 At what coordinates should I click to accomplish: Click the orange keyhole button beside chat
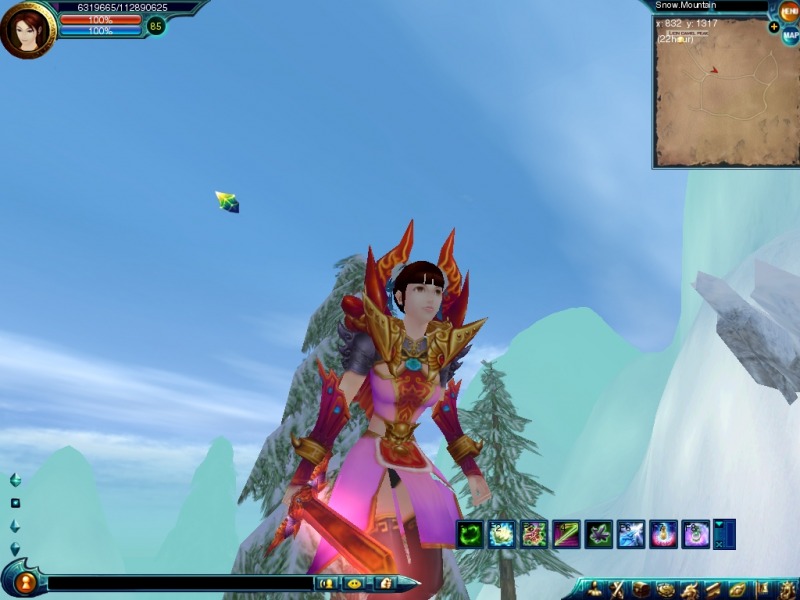pos(27,581)
